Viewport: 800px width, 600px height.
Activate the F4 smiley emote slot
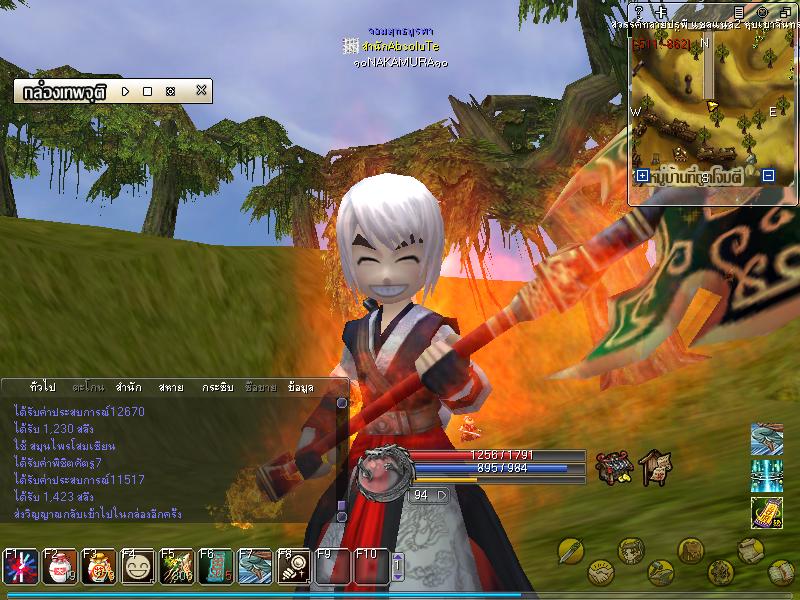pyautogui.click(x=137, y=567)
